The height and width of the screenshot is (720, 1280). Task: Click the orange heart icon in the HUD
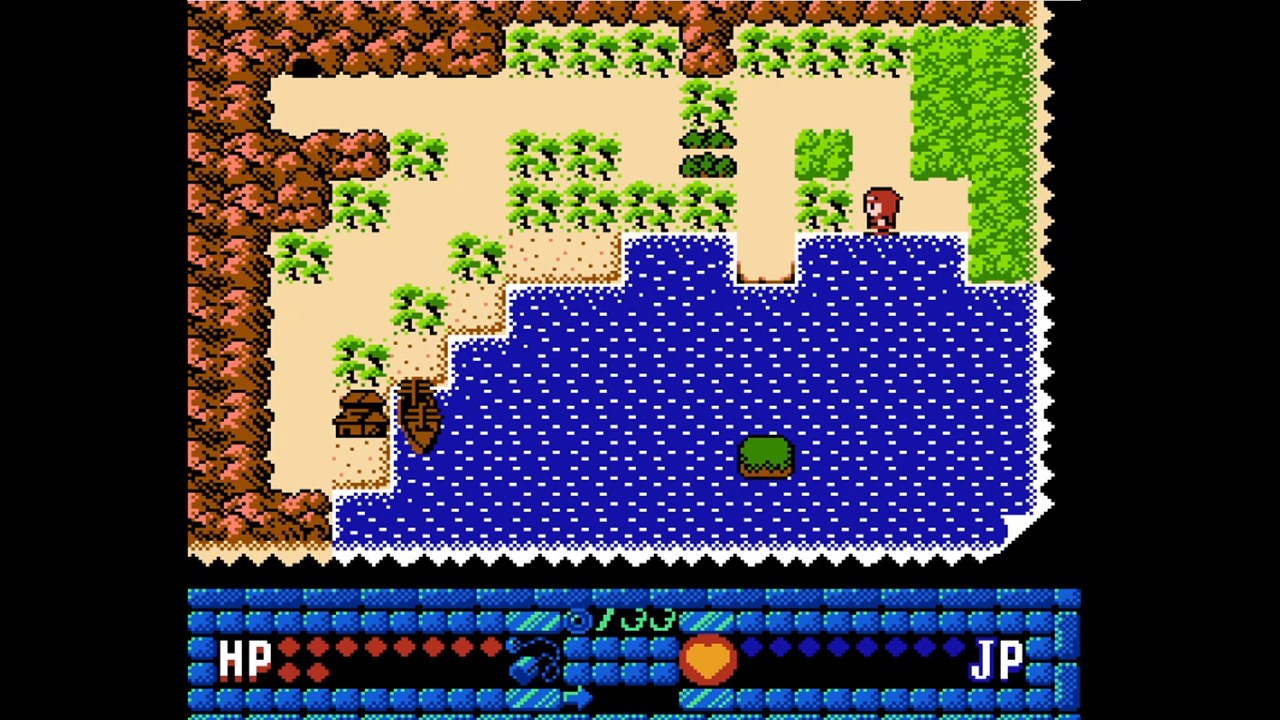pos(710,658)
